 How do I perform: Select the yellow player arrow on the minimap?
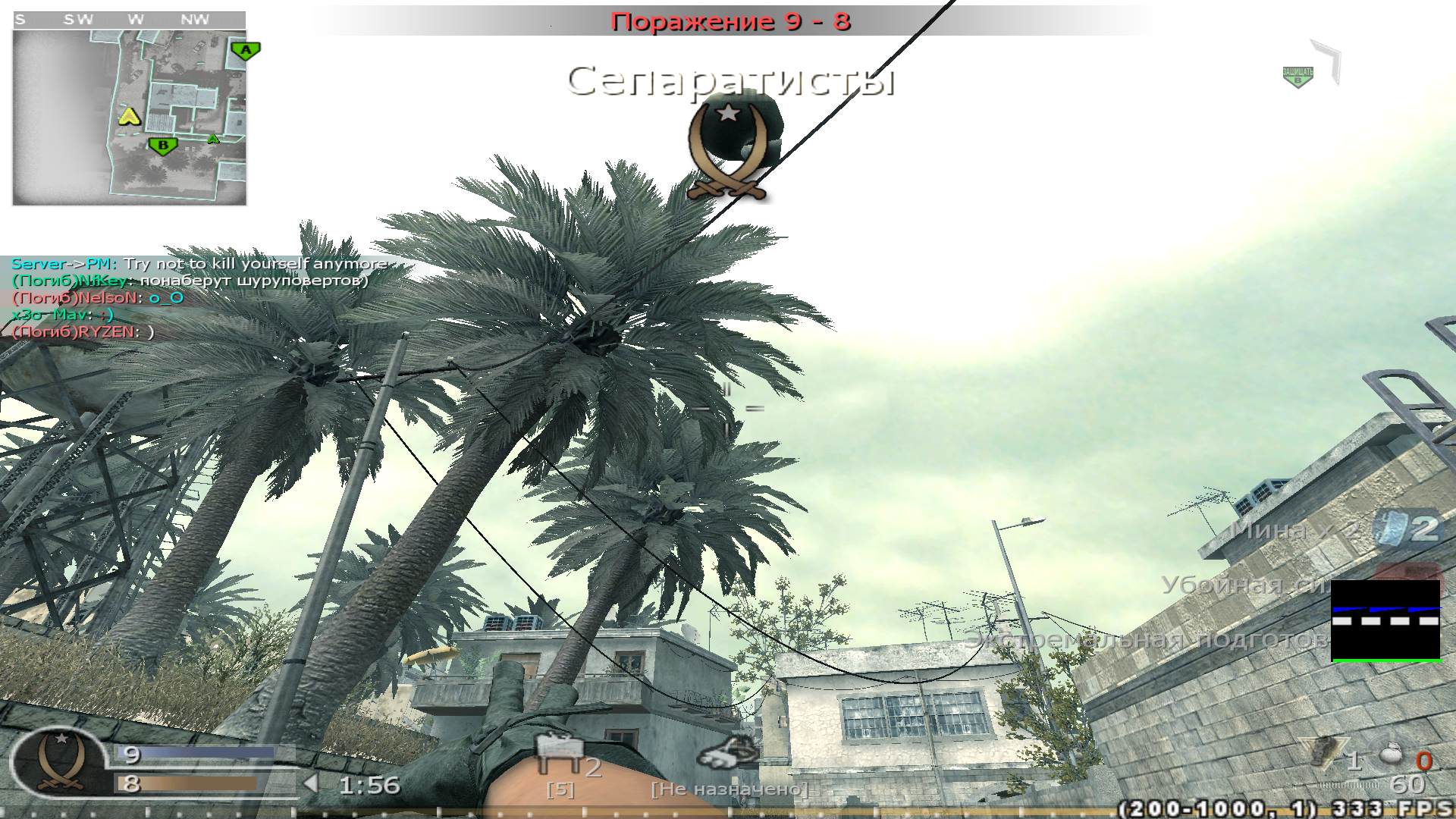pos(129,118)
